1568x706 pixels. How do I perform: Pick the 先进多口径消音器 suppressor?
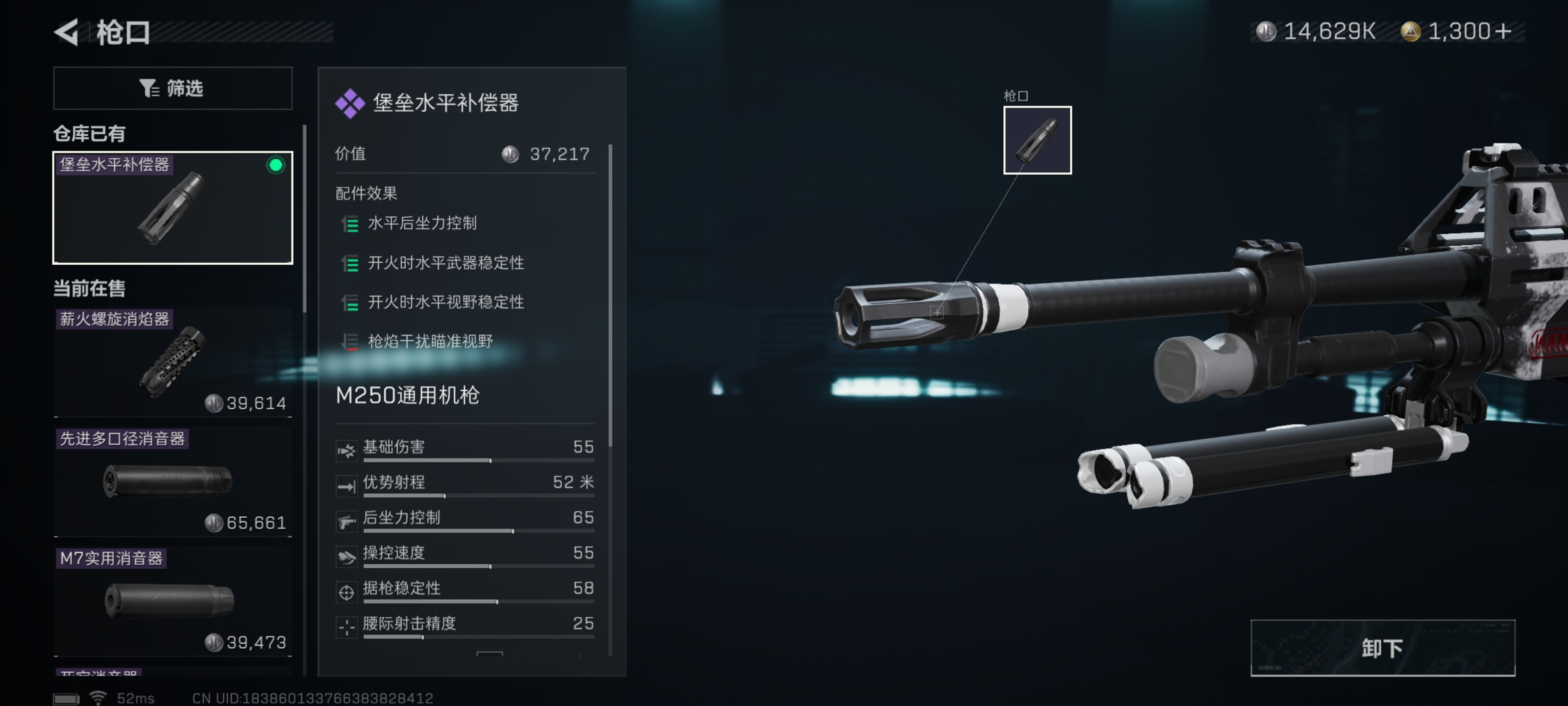pos(172,481)
